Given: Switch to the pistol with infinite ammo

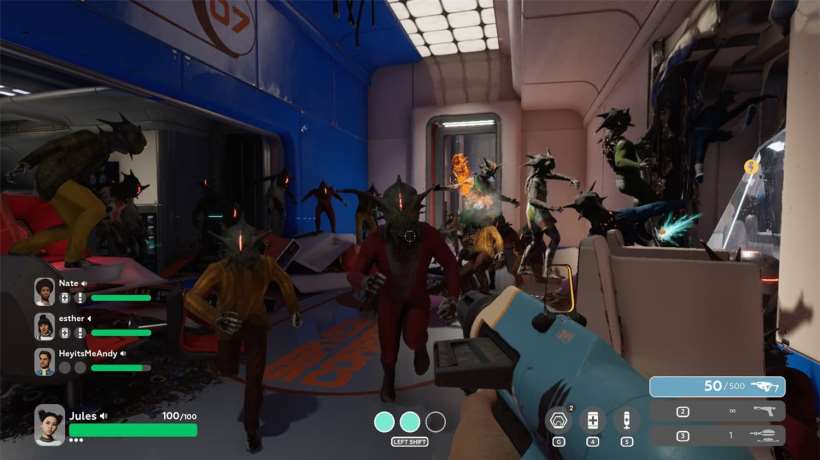Looking at the screenshot, I should [716, 411].
